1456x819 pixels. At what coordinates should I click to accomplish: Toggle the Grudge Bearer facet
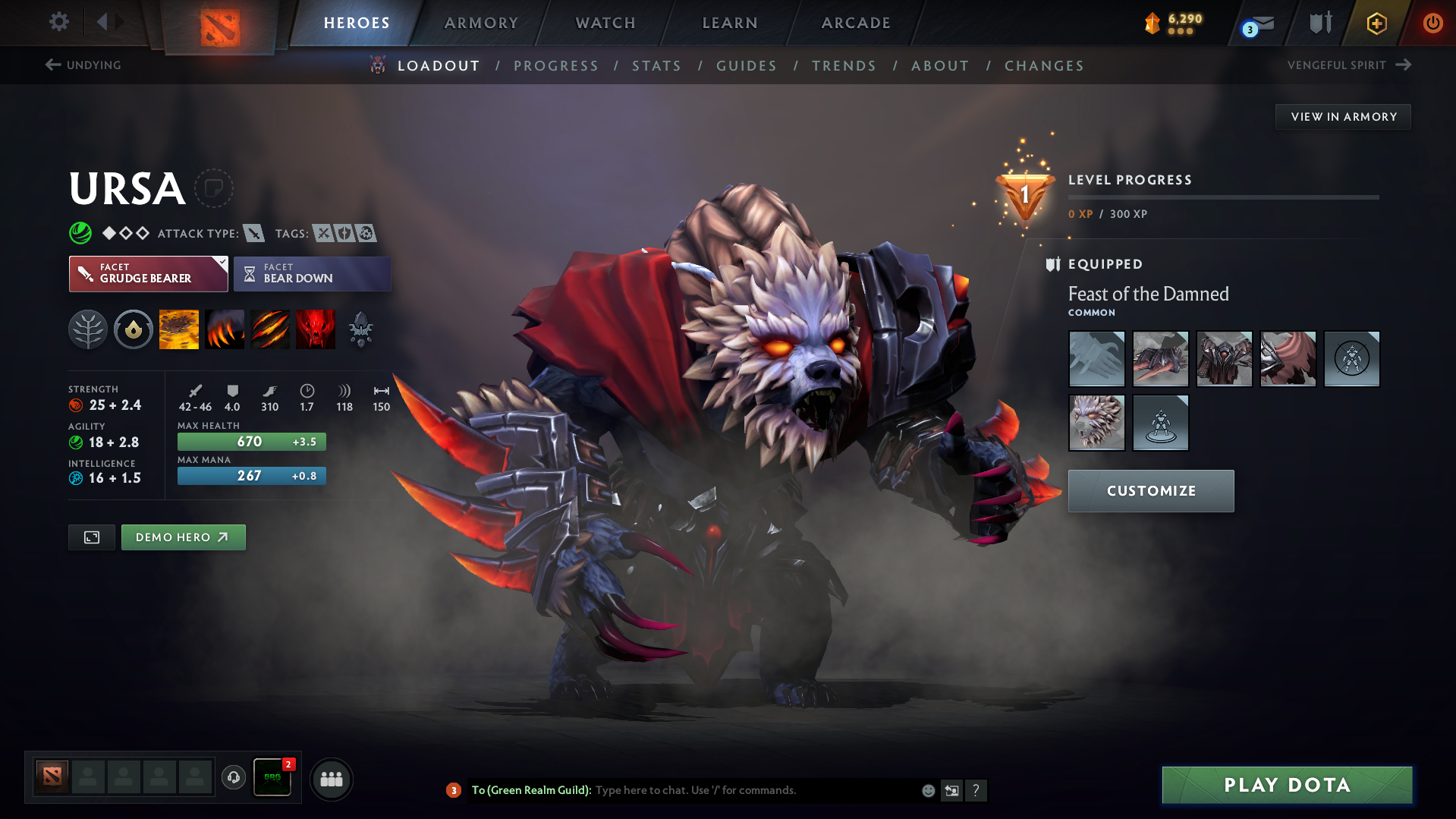[x=148, y=273]
